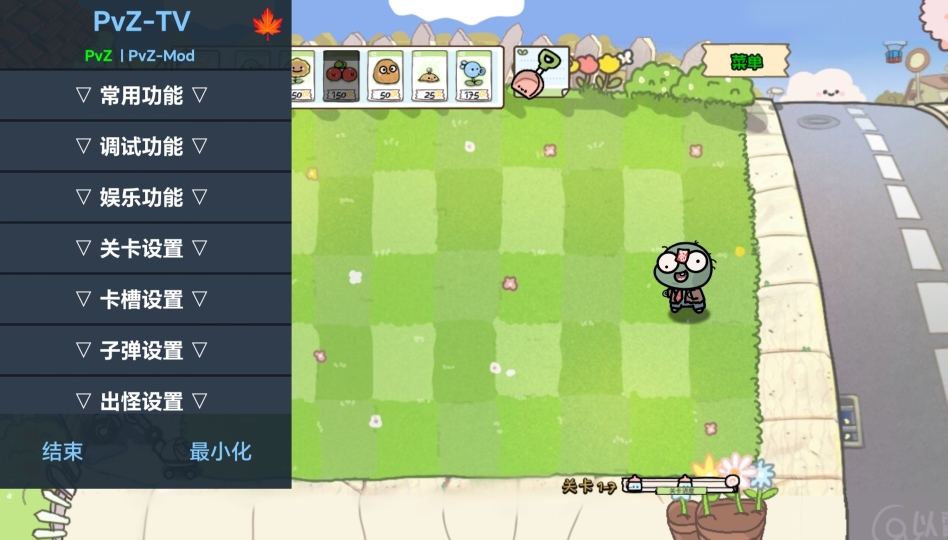Open the game 菜单 menu
Screen dimensions: 948x540
746,62
